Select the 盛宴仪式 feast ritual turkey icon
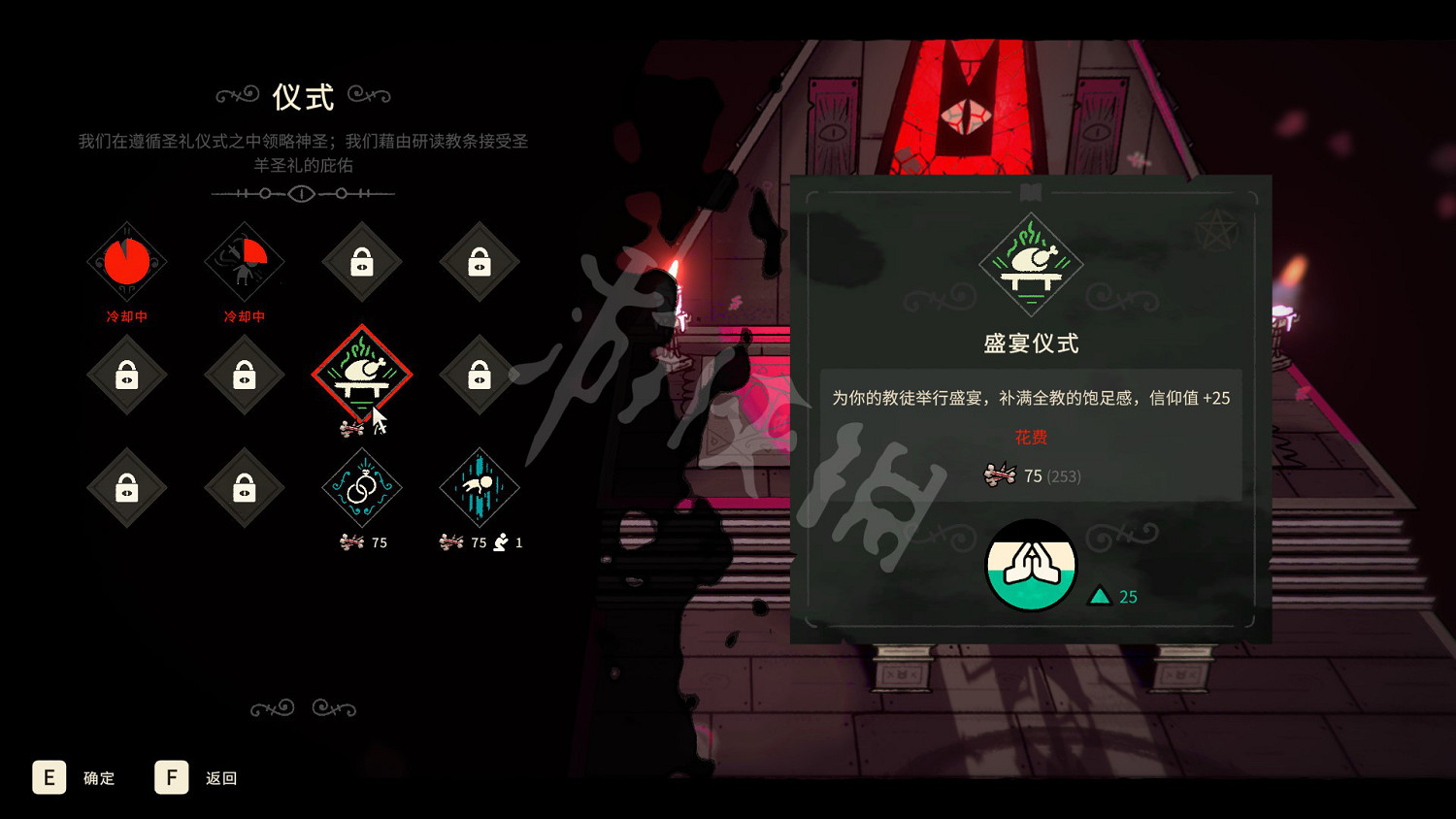 361,374
